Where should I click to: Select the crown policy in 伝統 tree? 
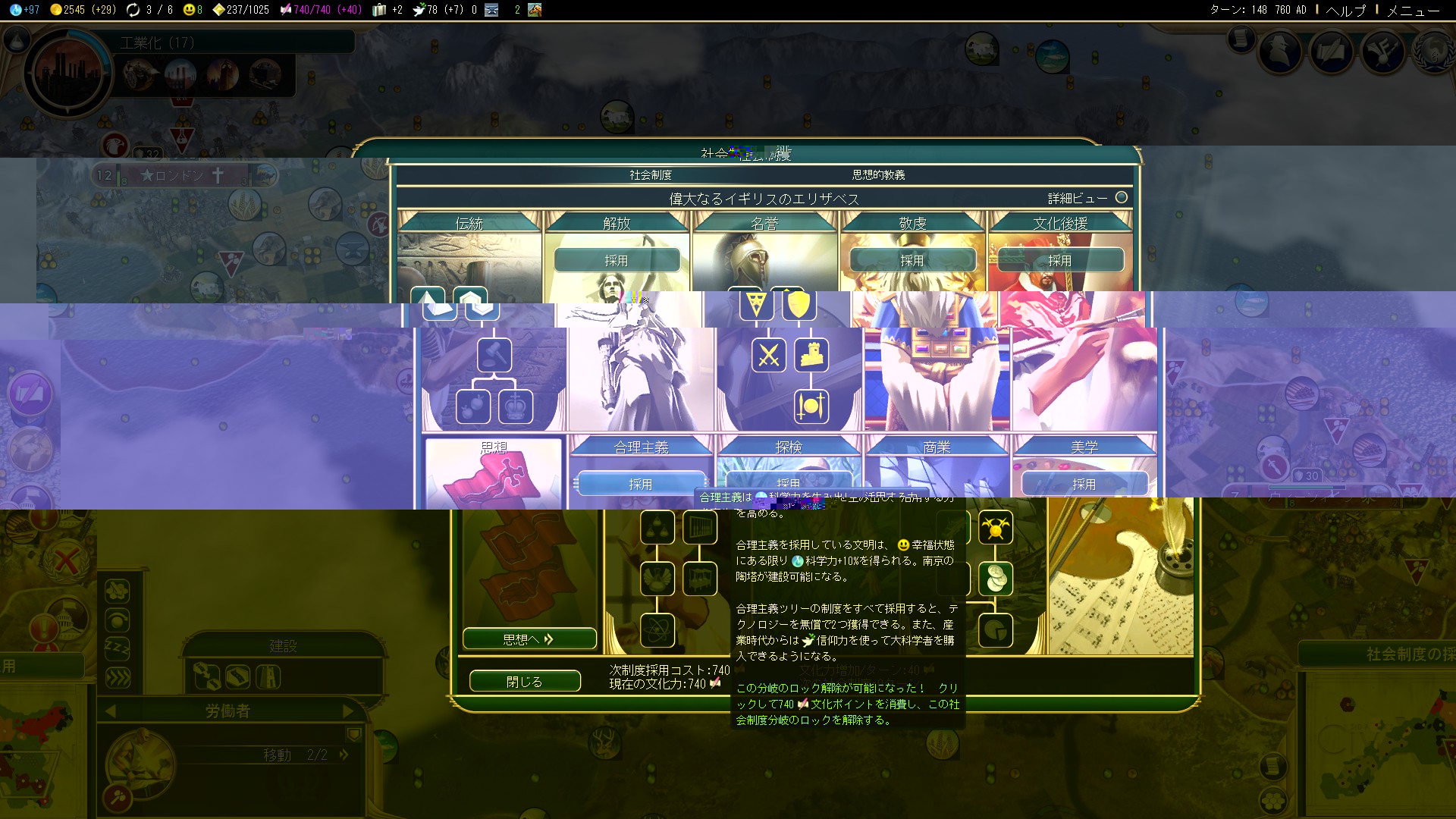pos(516,407)
